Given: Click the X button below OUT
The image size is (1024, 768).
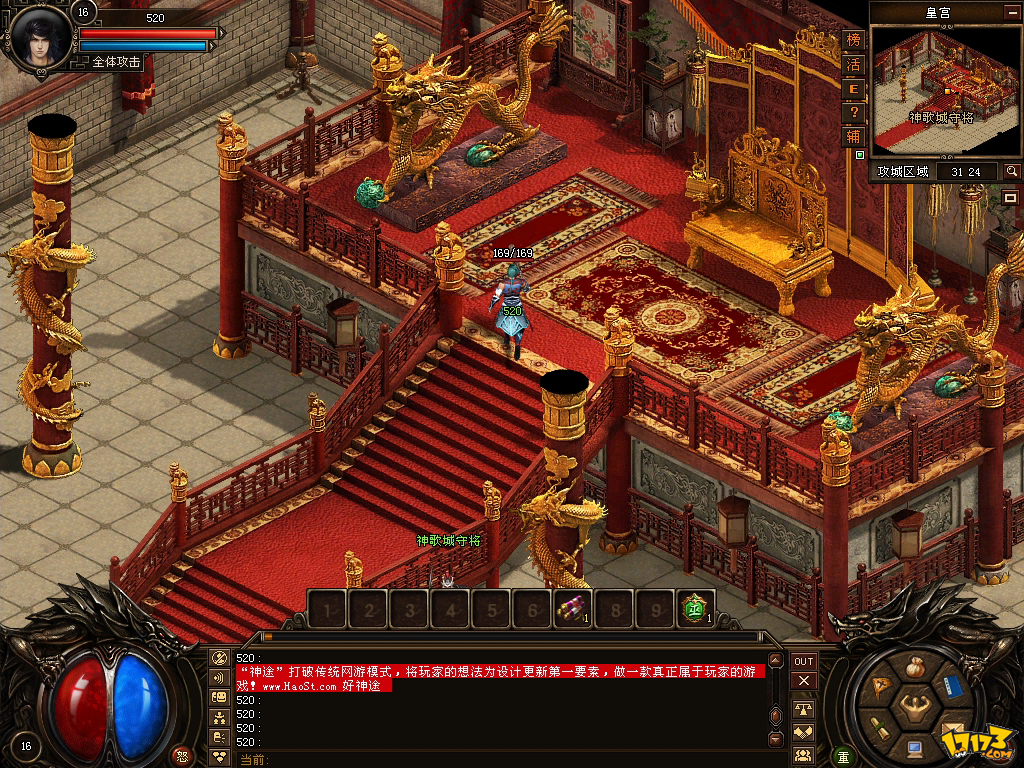Looking at the screenshot, I should click(x=804, y=681).
